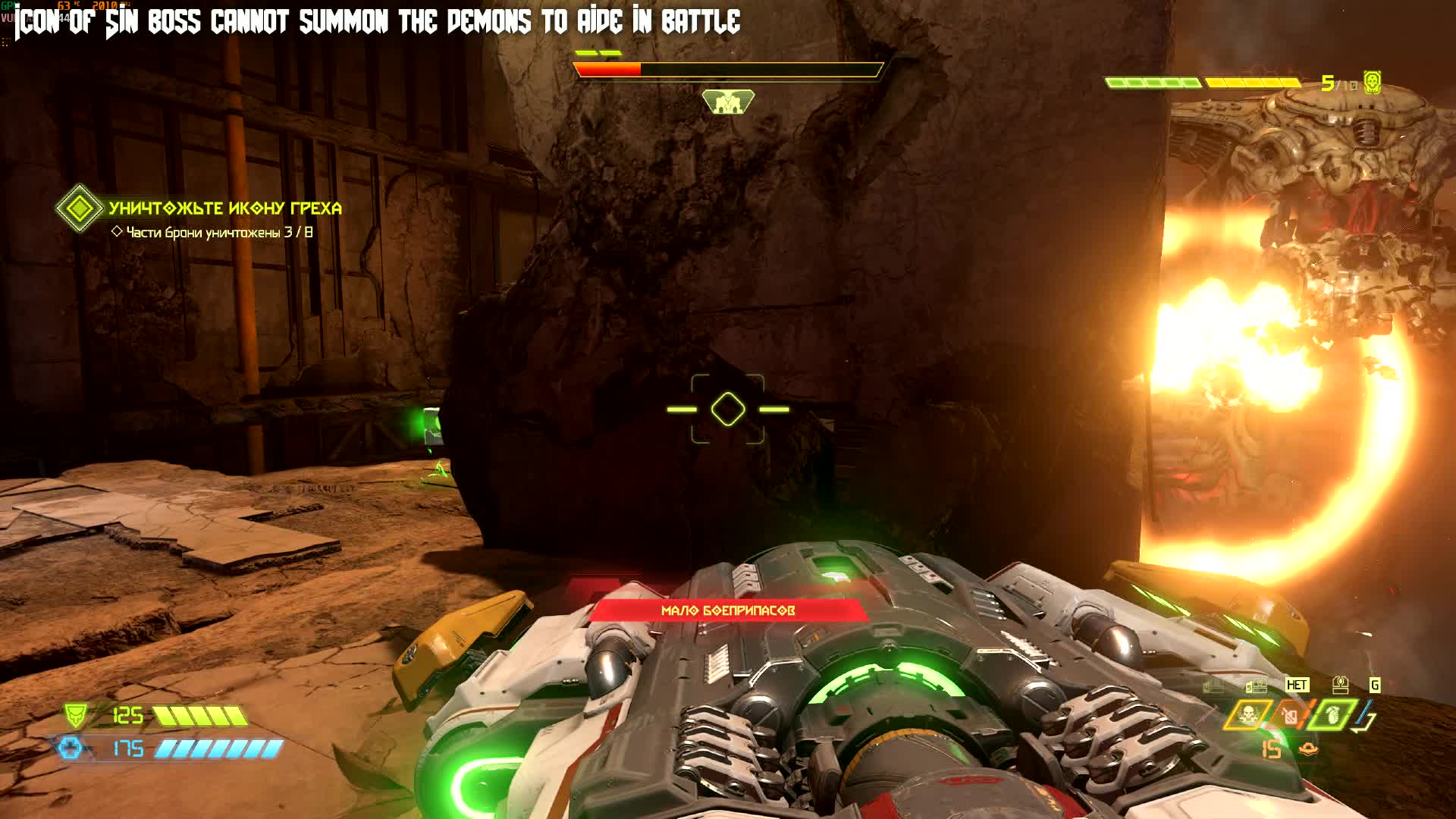Toggle the G keybind indicator

tap(1374, 685)
